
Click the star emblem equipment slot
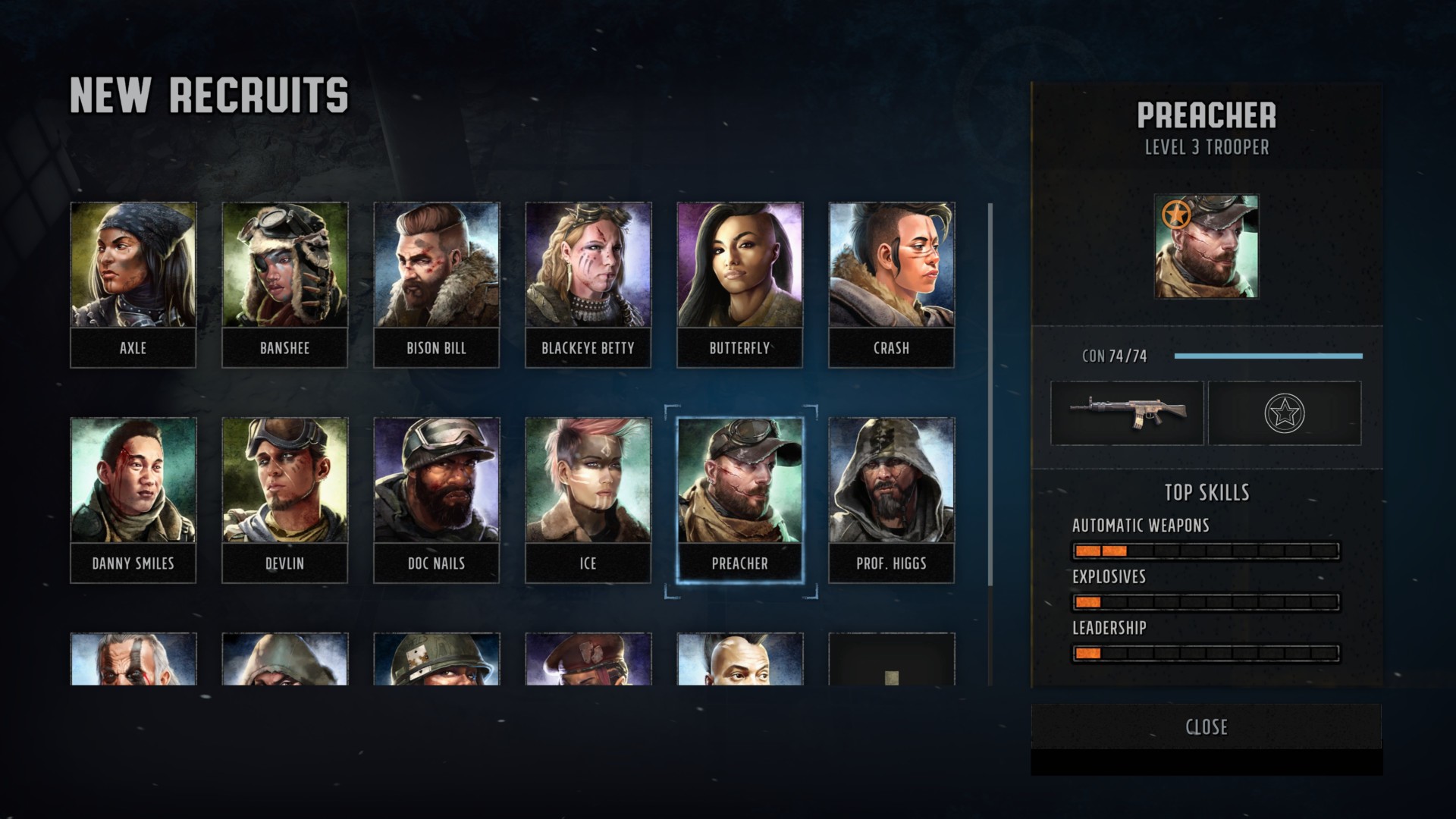click(x=1284, y=413)
